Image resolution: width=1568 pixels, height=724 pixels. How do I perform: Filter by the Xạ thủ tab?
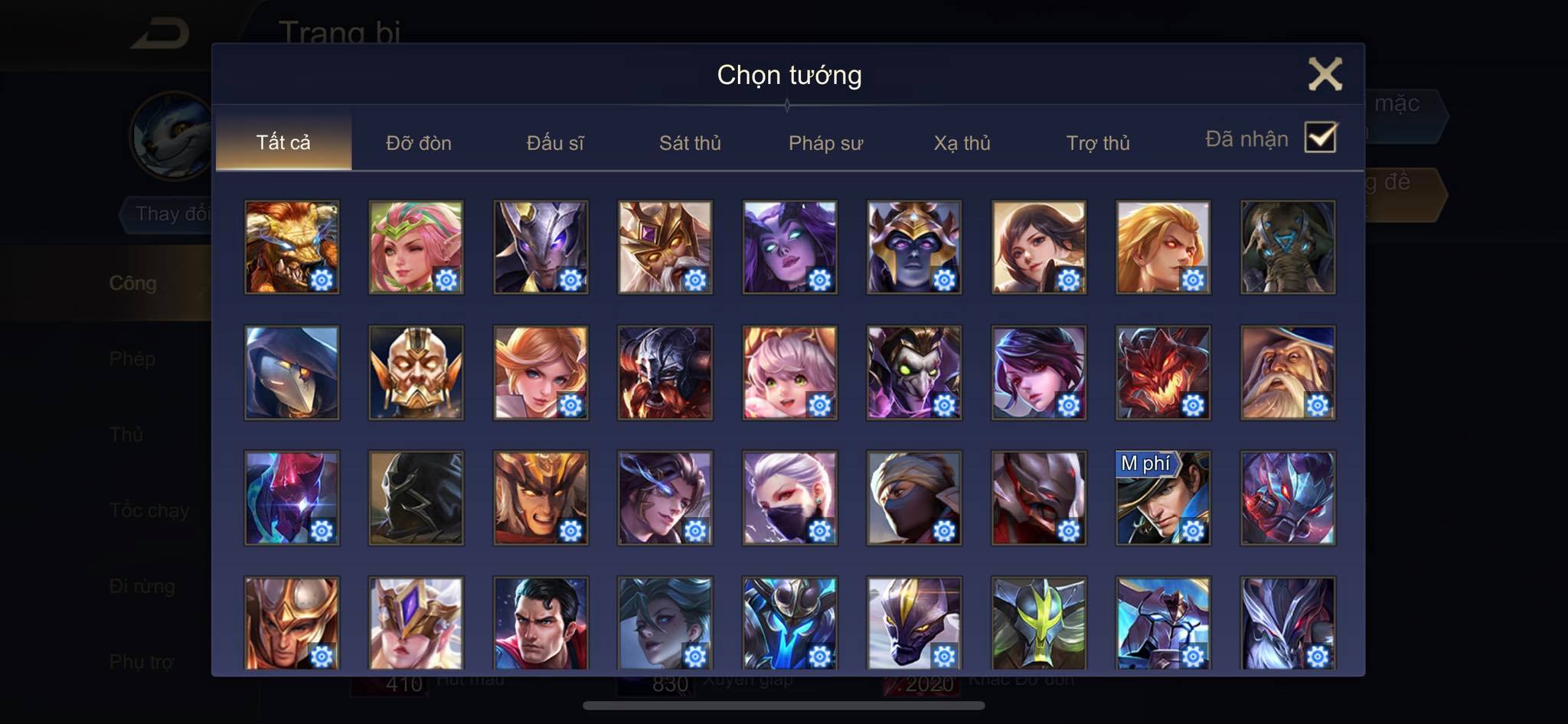point(962,143)
